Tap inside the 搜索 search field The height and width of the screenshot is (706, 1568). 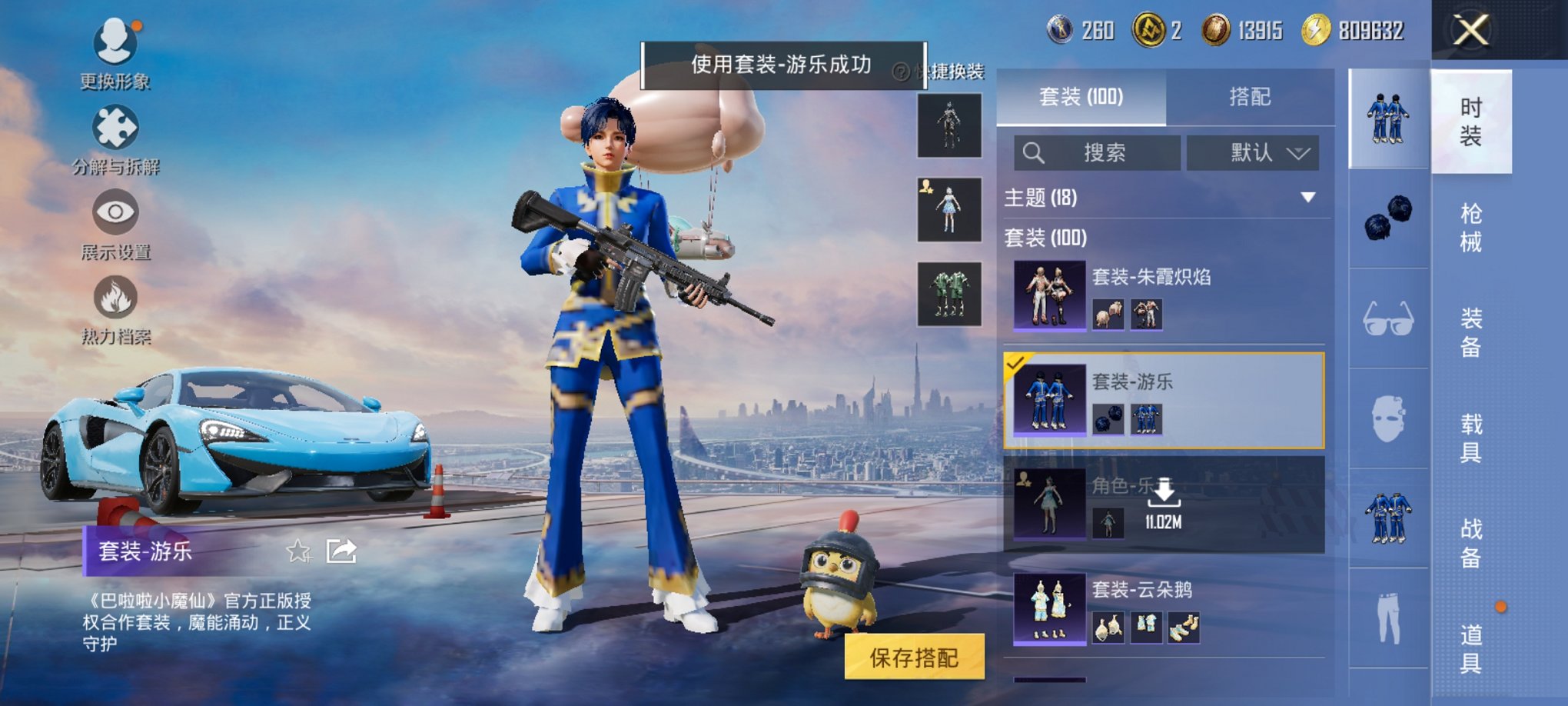1099,153
